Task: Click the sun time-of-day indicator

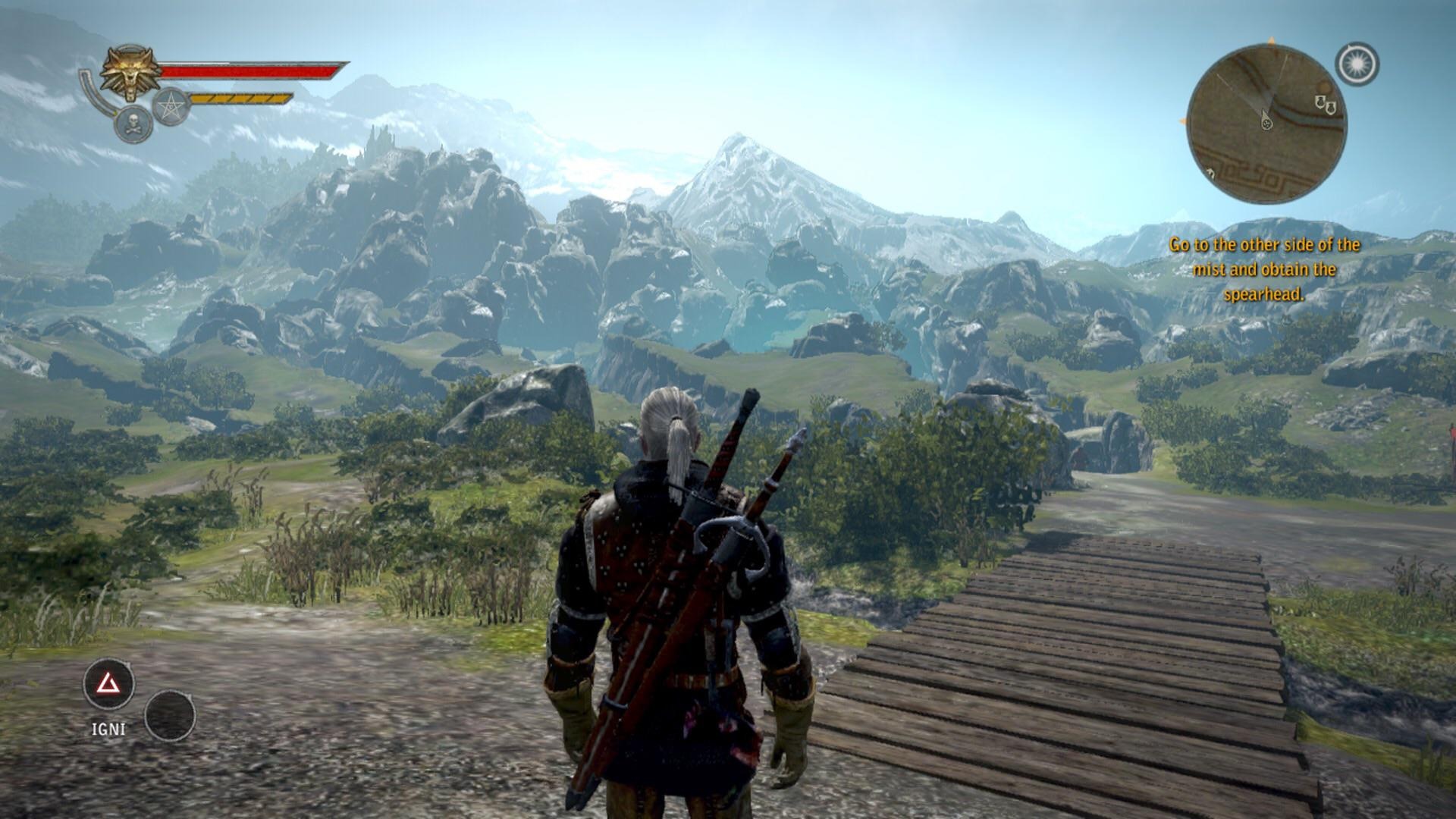Action: tap(1357, 64)
